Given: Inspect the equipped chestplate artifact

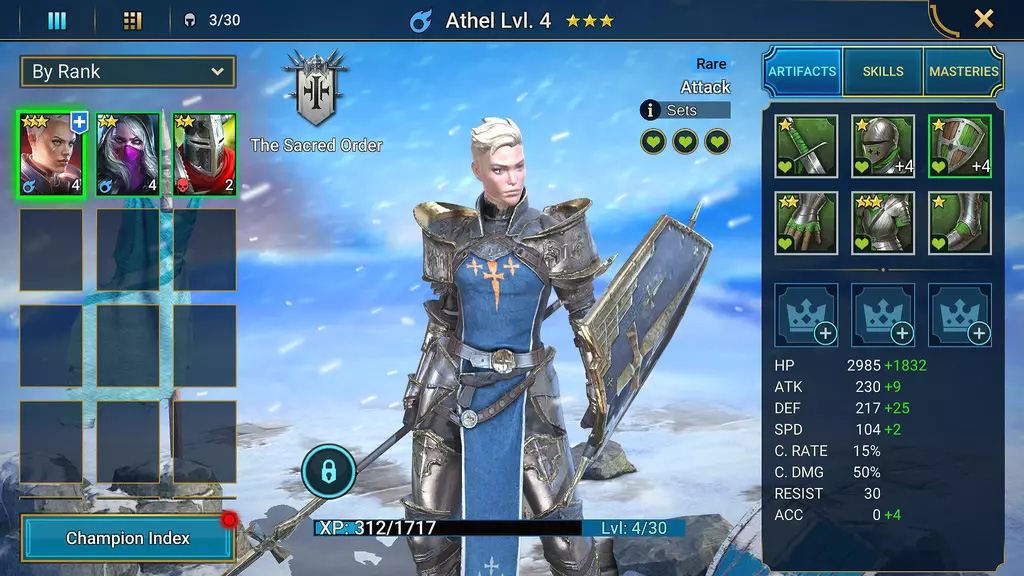Looking at the screenshot, I should pyautogui.click(x=883, y=223).
